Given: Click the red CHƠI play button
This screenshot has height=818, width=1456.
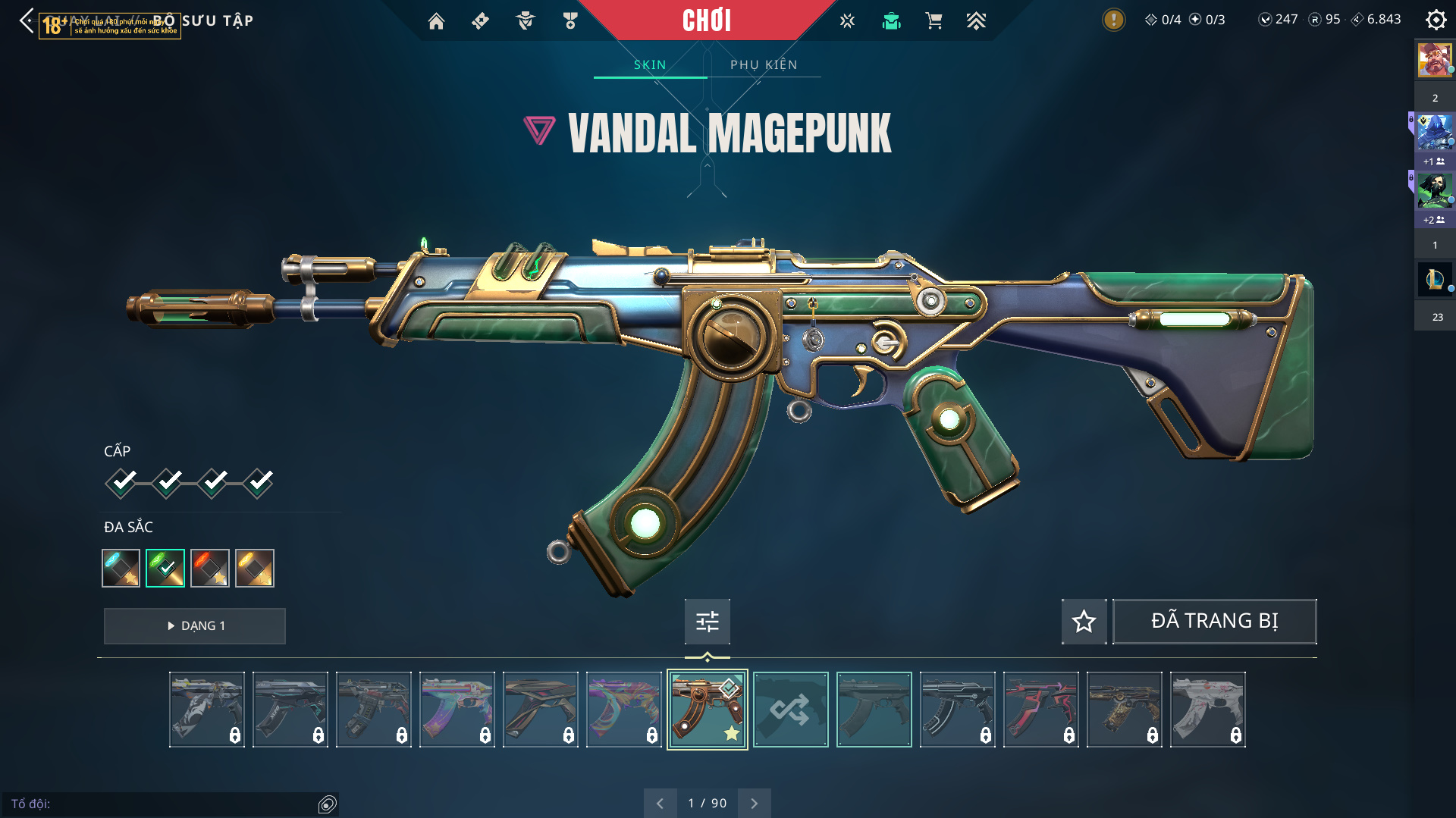Looking at the screenshot, I should pyautogui.click(x=706, y=20).
